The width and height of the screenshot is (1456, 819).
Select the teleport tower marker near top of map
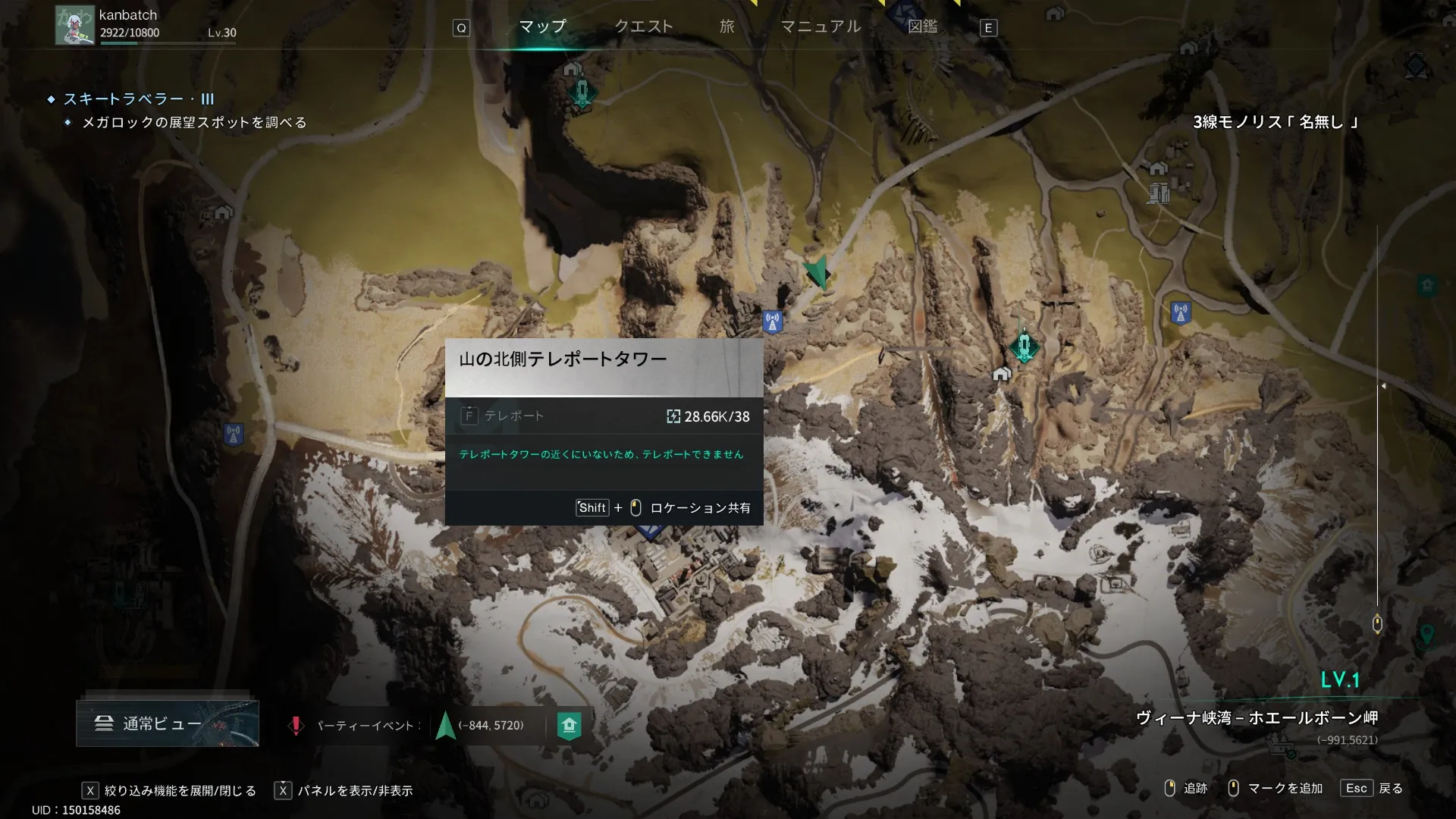[582, 93]
